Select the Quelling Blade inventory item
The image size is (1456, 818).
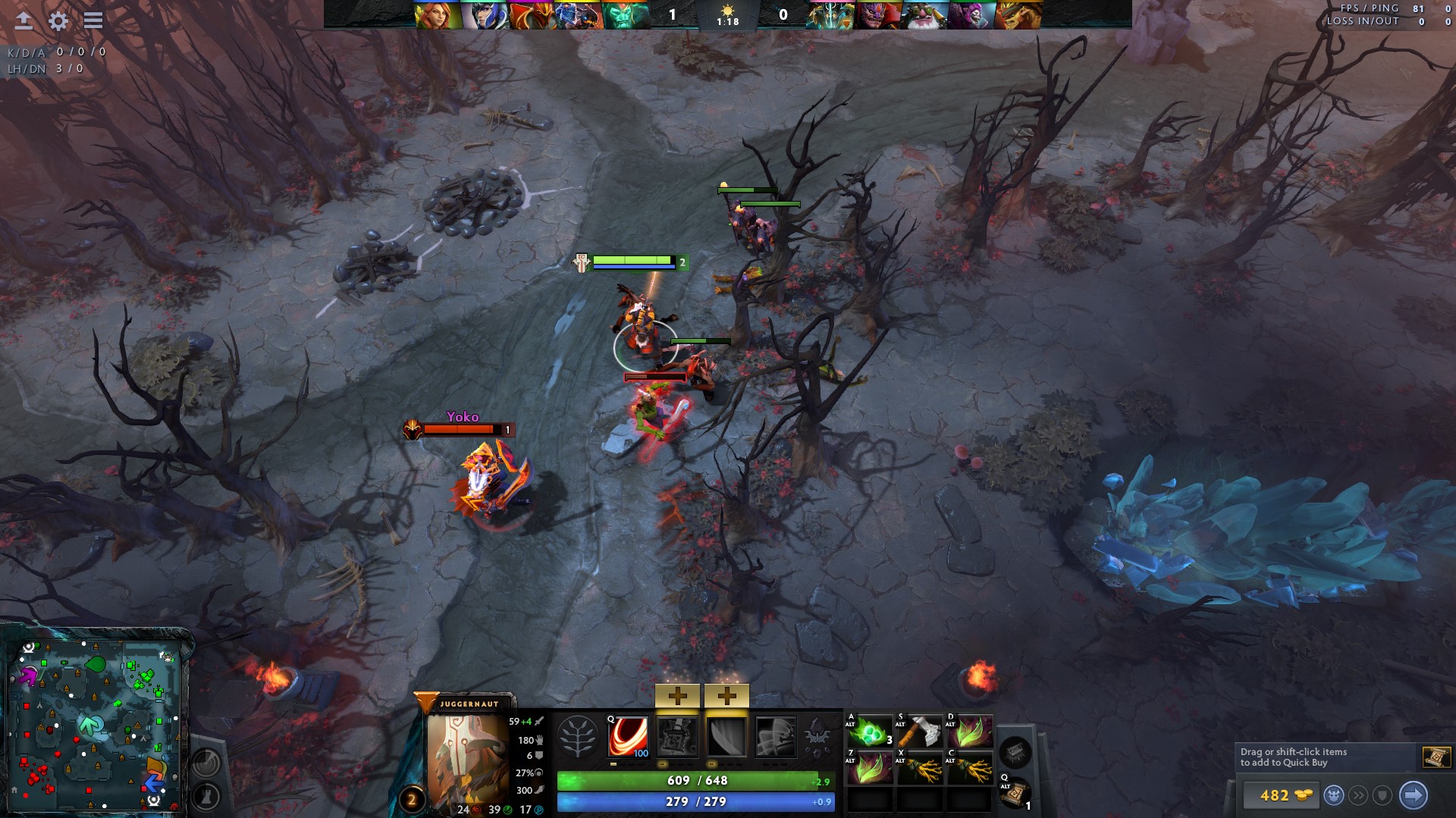921,731
